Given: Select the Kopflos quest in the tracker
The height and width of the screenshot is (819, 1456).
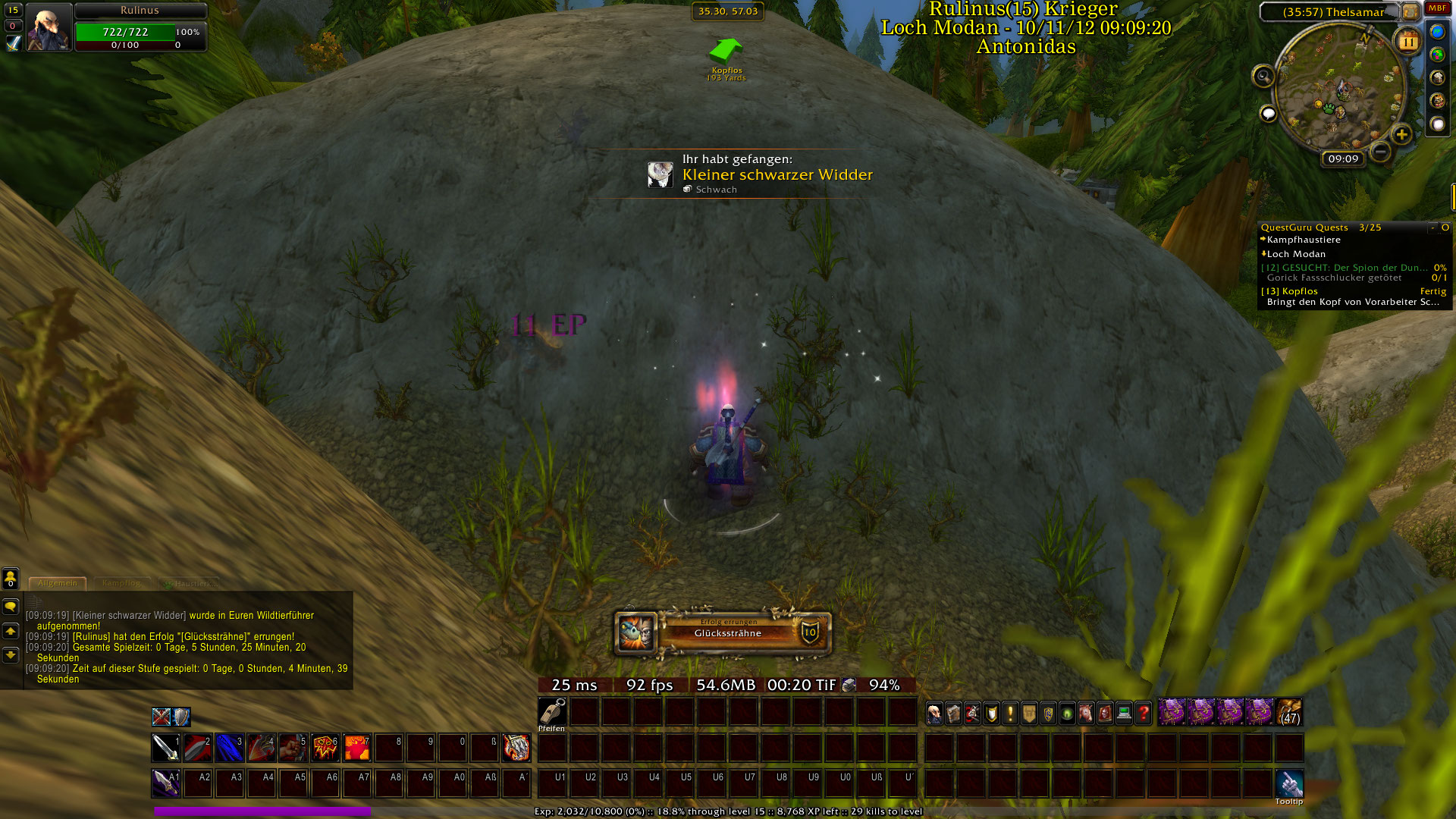Looking at the screenshot, I should 1300,291.
